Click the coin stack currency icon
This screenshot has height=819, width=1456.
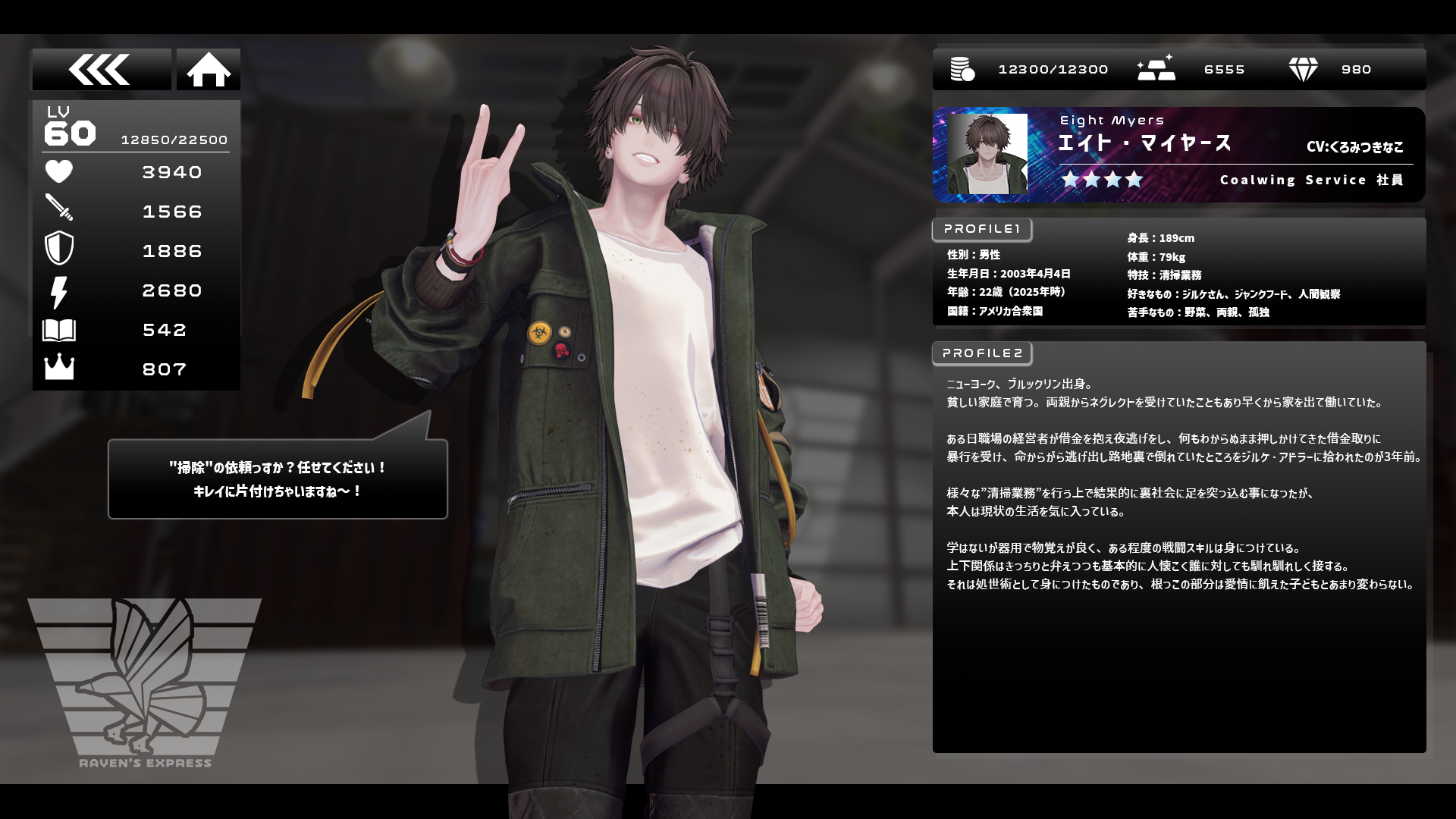tap(962, 70)
